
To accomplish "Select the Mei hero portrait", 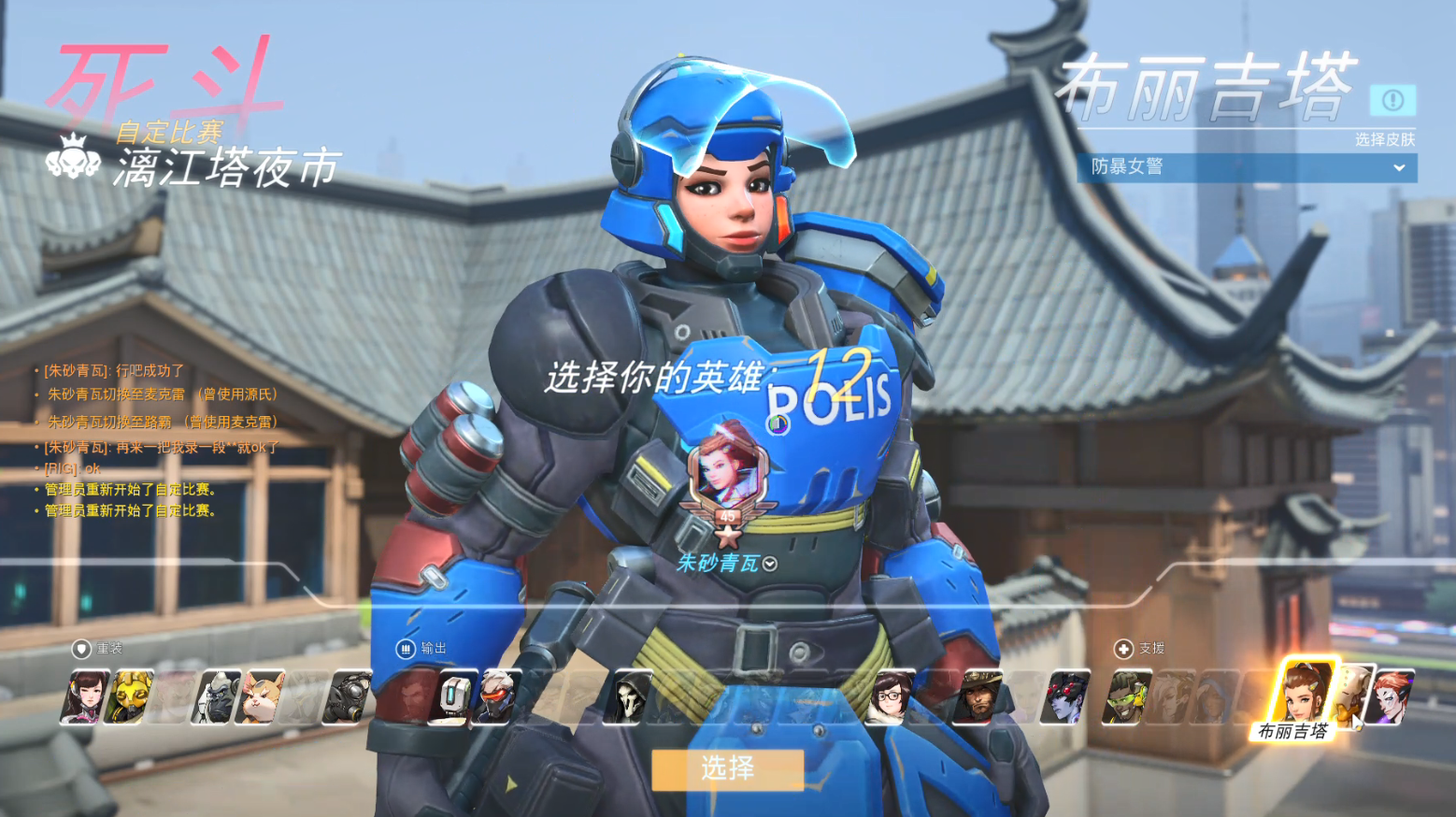I will (891, 697).
